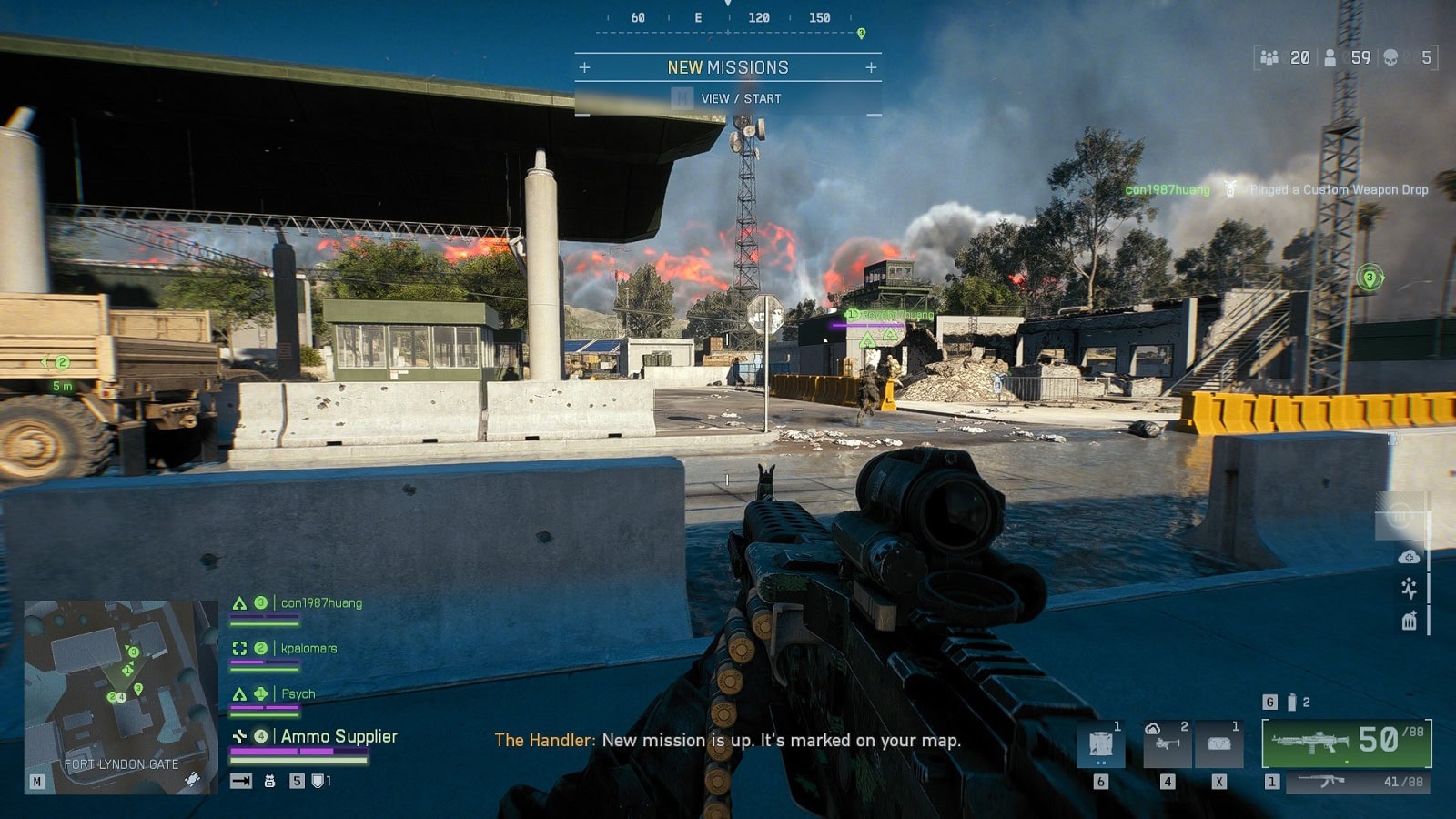
Task: Select squadmate kpalomars in squad list
Action: (x=308, y=649)
